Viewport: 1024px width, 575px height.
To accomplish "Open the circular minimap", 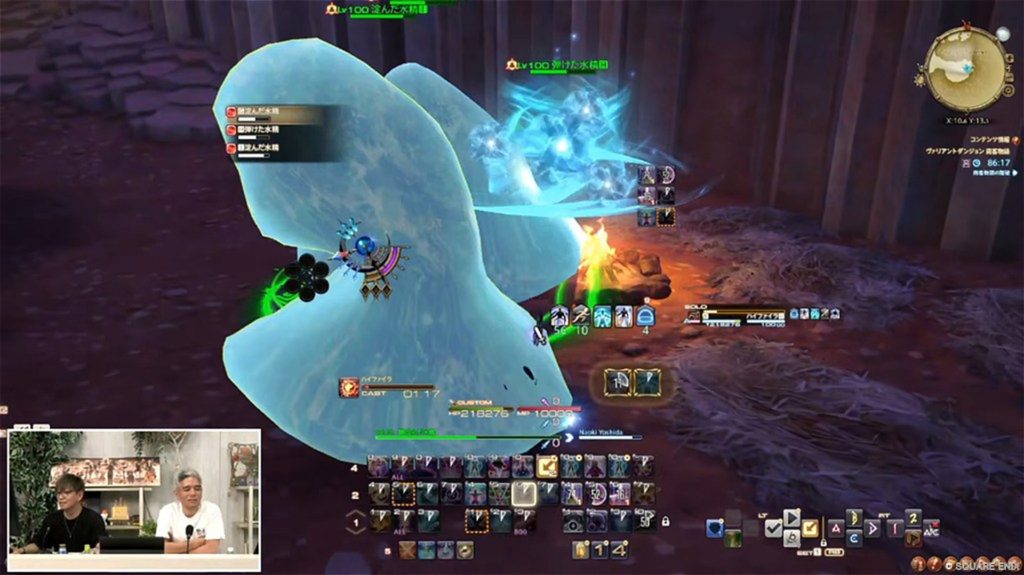I will [966, 68].
